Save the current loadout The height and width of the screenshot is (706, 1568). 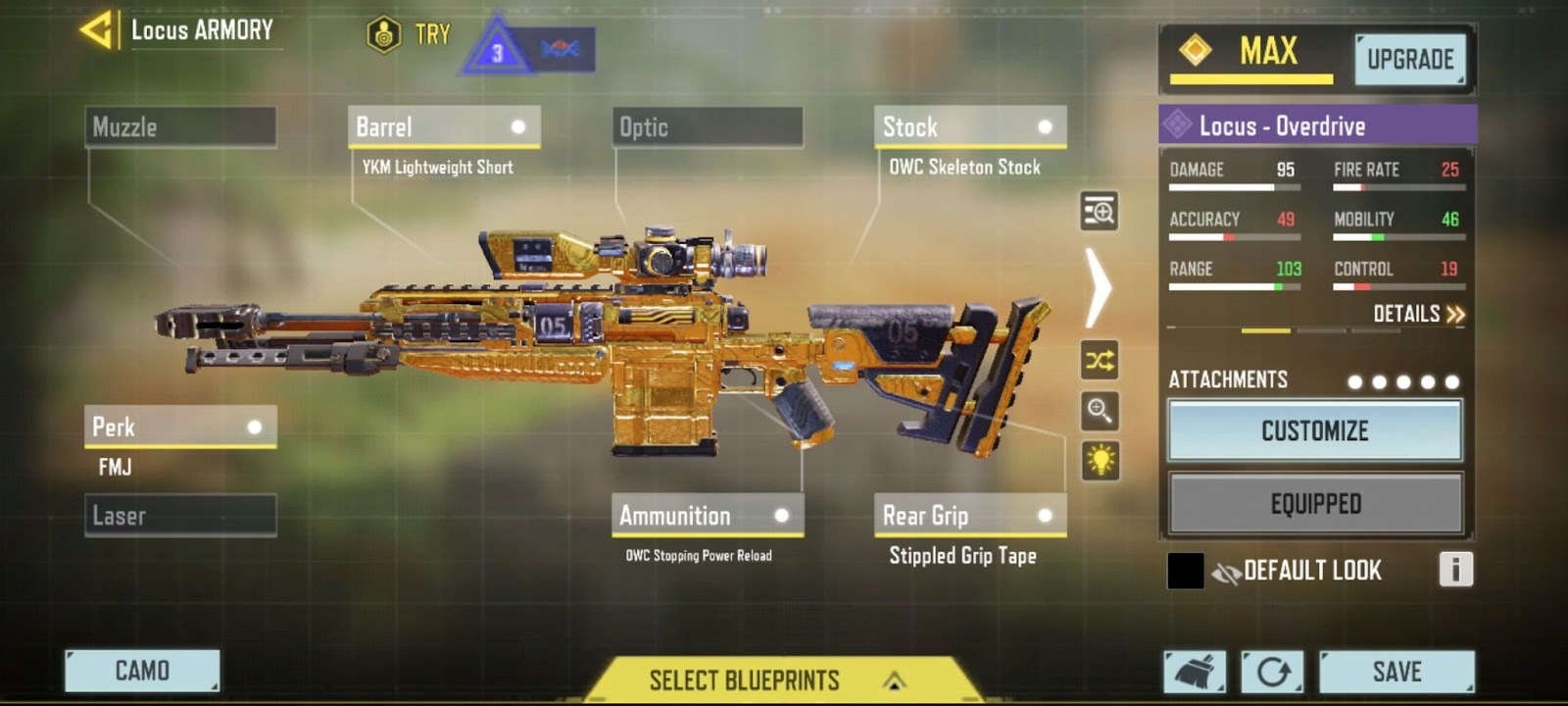[1396, 672]
